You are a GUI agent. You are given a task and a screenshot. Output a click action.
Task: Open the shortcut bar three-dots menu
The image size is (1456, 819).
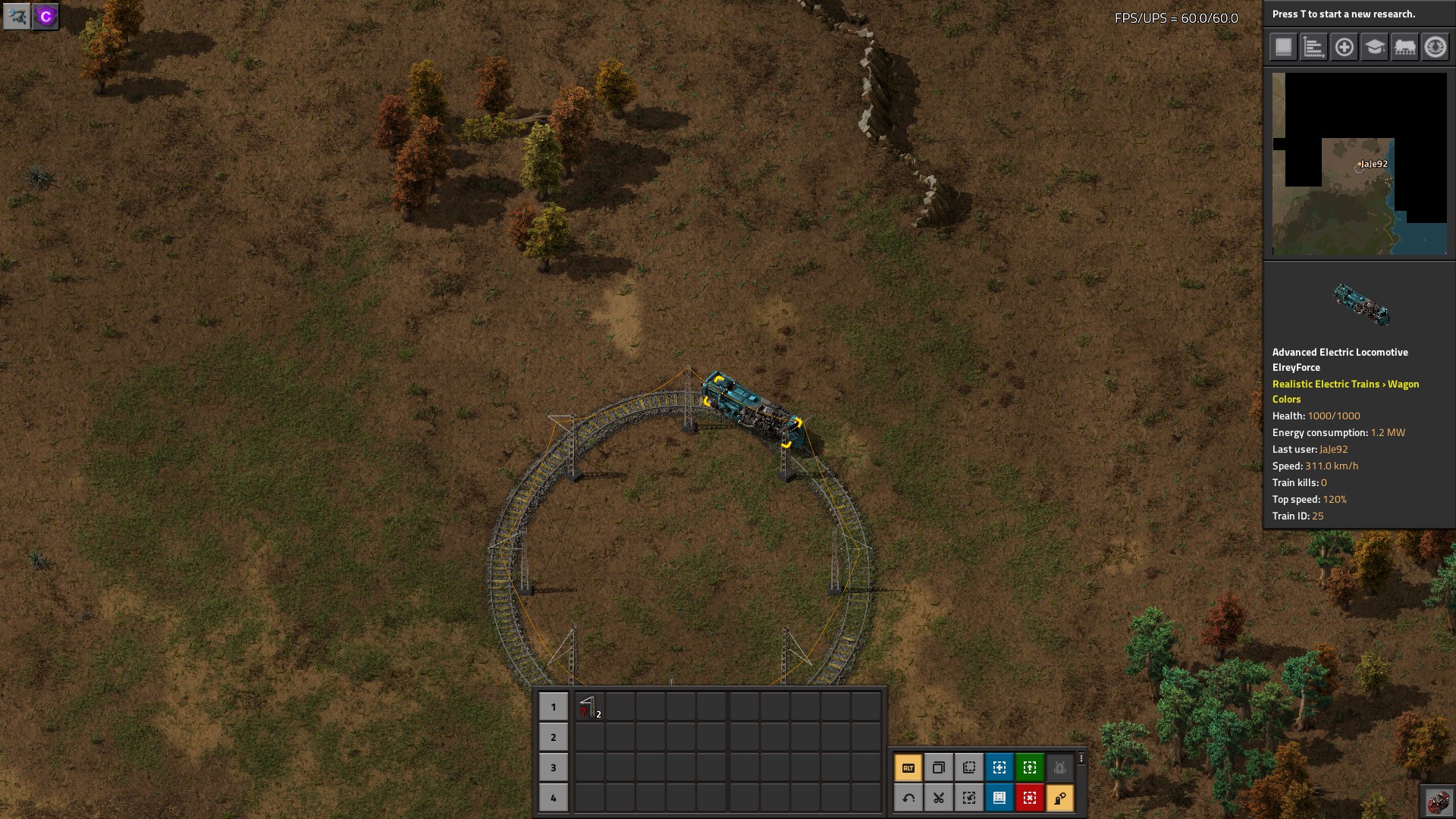[x=1081, y=758]
